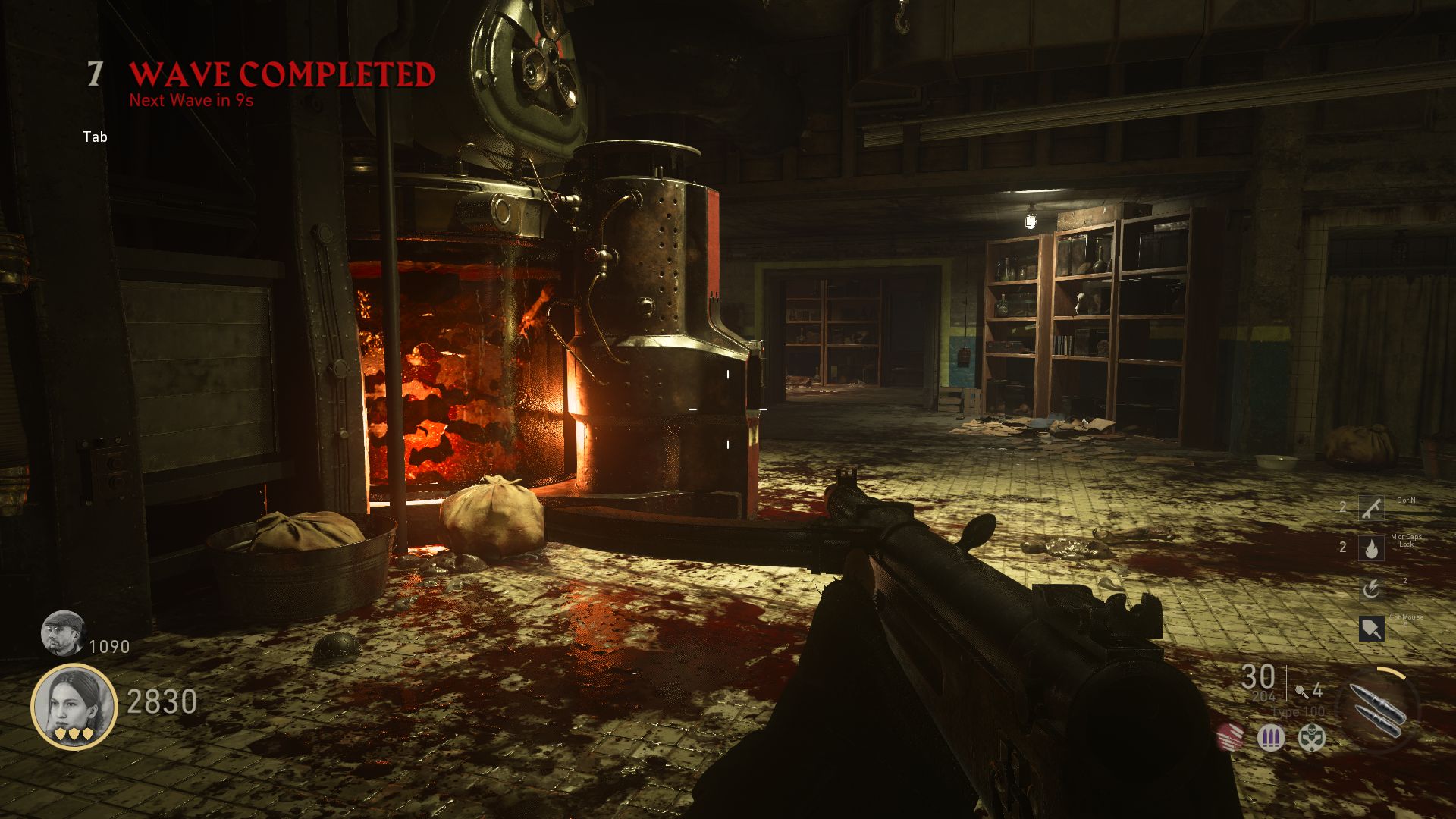1456x819 pixels.
Task: Click the red striped perk icon
Action: coord(1230,737)
